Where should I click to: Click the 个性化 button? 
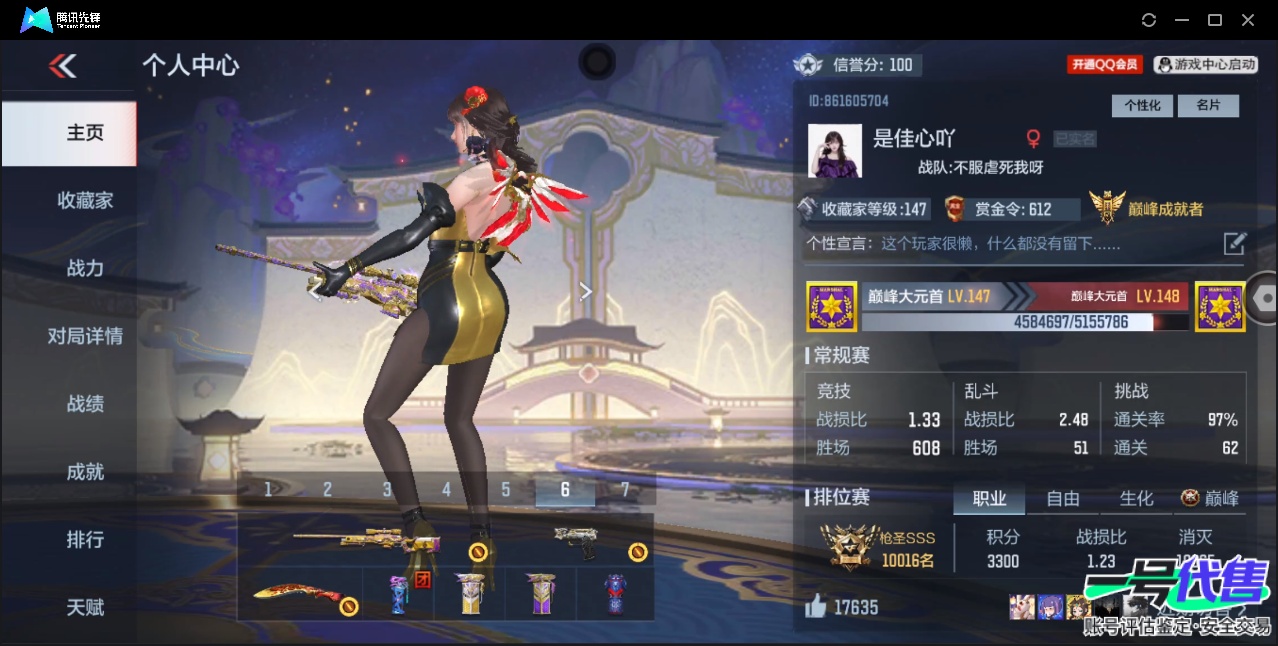pos(1142,105)
